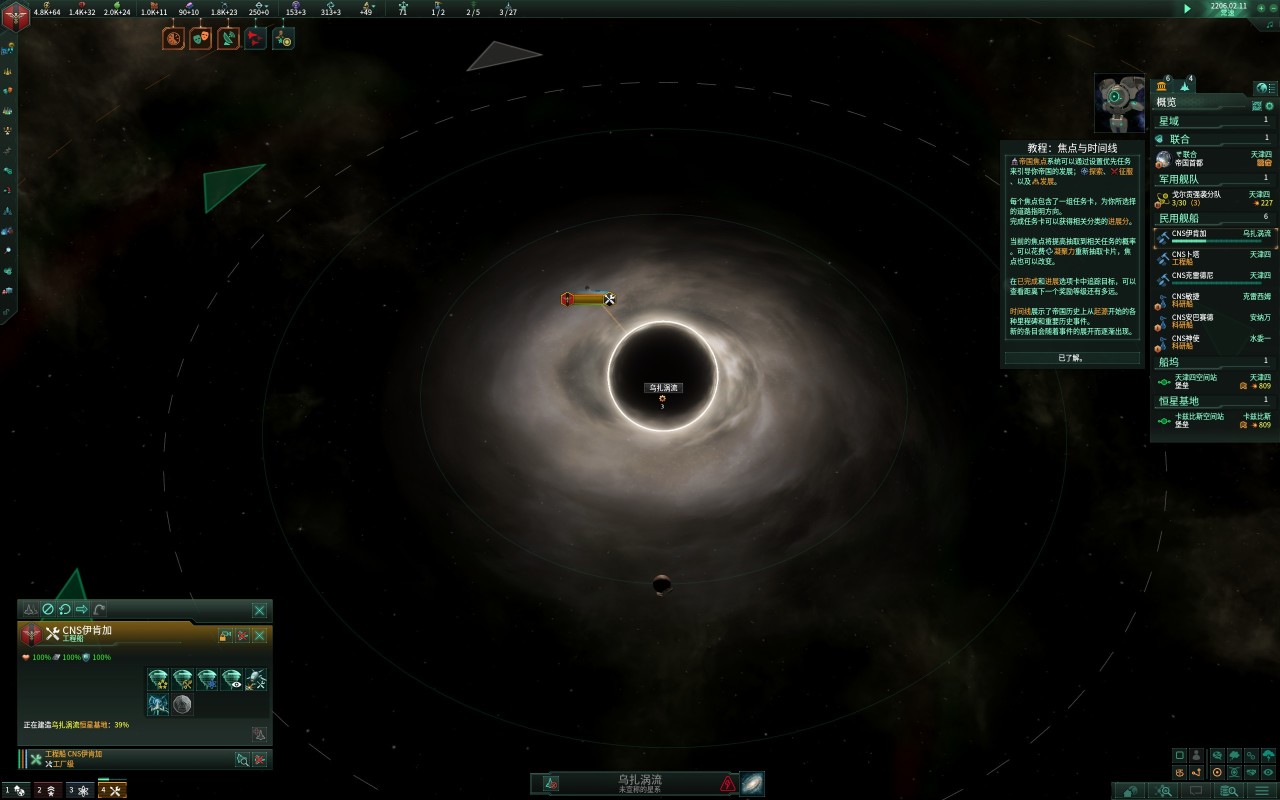Select the 戈尔贡强袭分队 military fleet row
The image size is (1280, 800).
[1215, 198]
